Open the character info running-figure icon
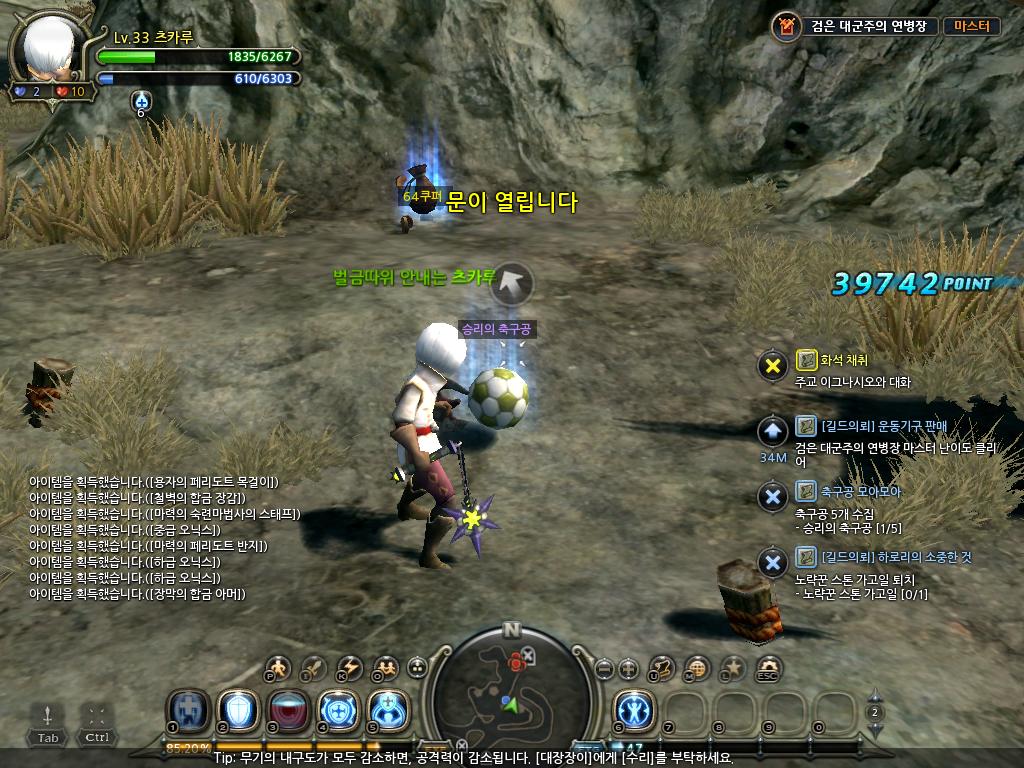This screenshot has width=1024, height=768. coord(279,667)
